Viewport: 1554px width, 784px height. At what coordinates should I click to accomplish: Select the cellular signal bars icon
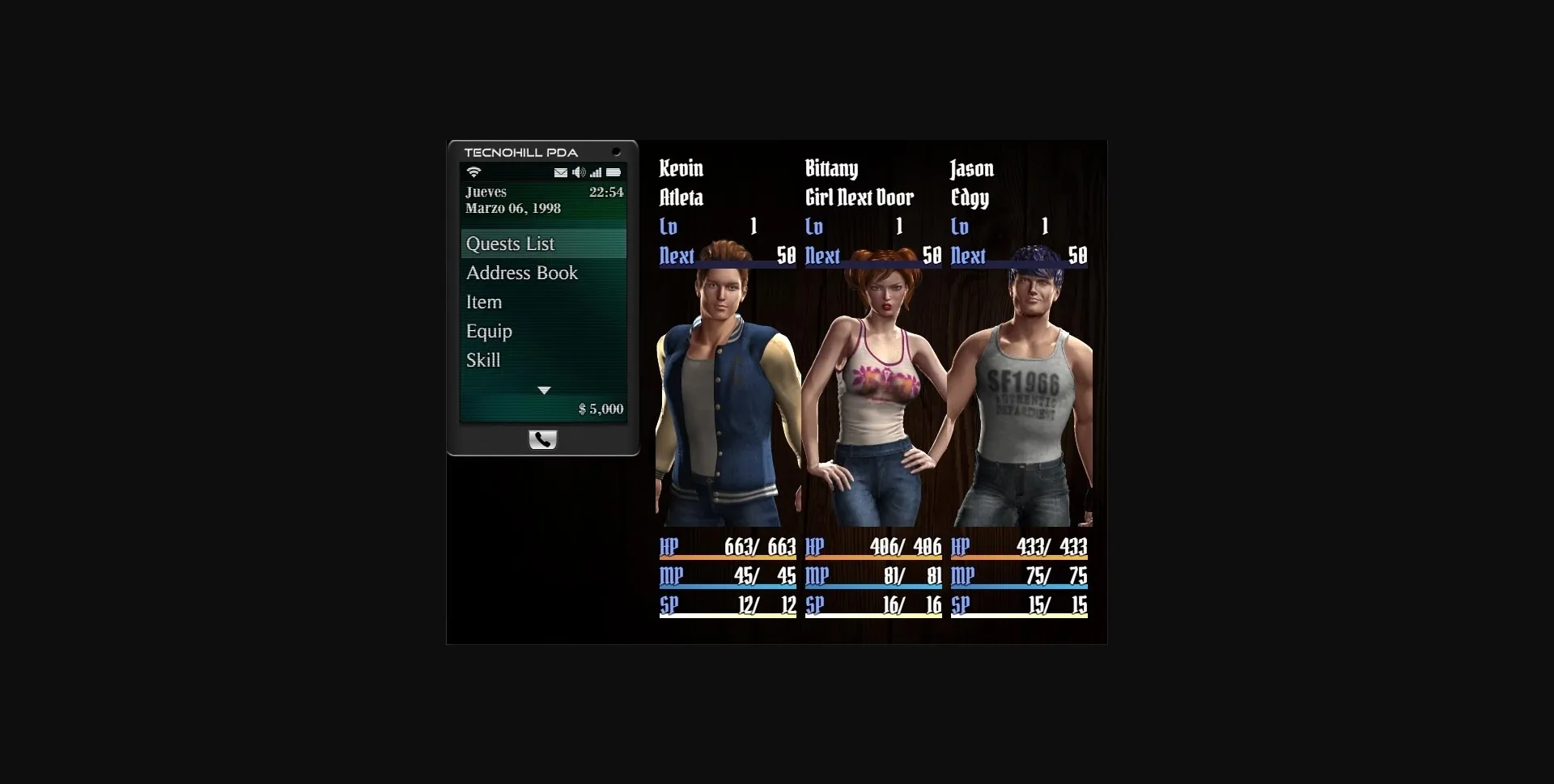point(597,173)
